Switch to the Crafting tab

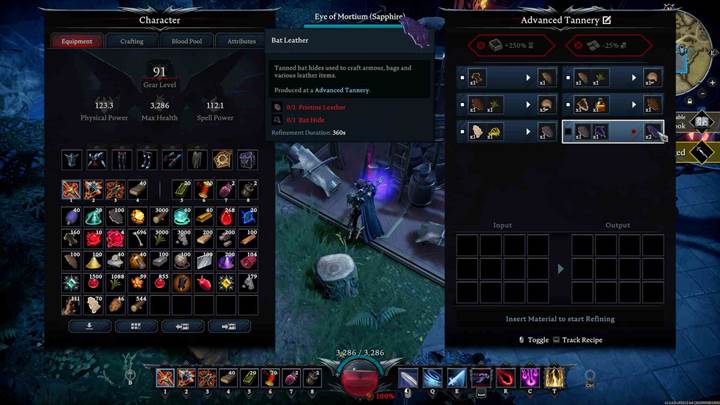click(x=131, y=41)
